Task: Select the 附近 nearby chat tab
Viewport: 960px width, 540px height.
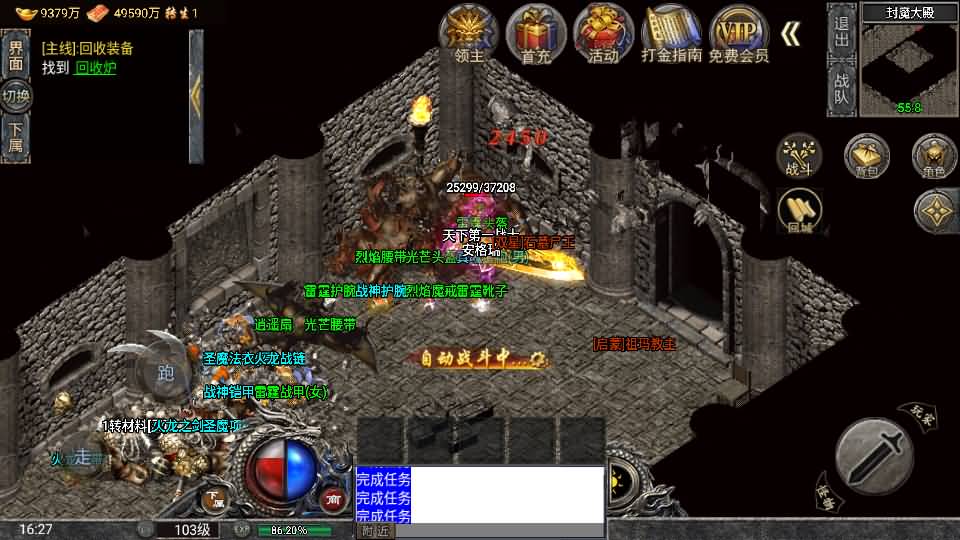Action: (375, 531)
